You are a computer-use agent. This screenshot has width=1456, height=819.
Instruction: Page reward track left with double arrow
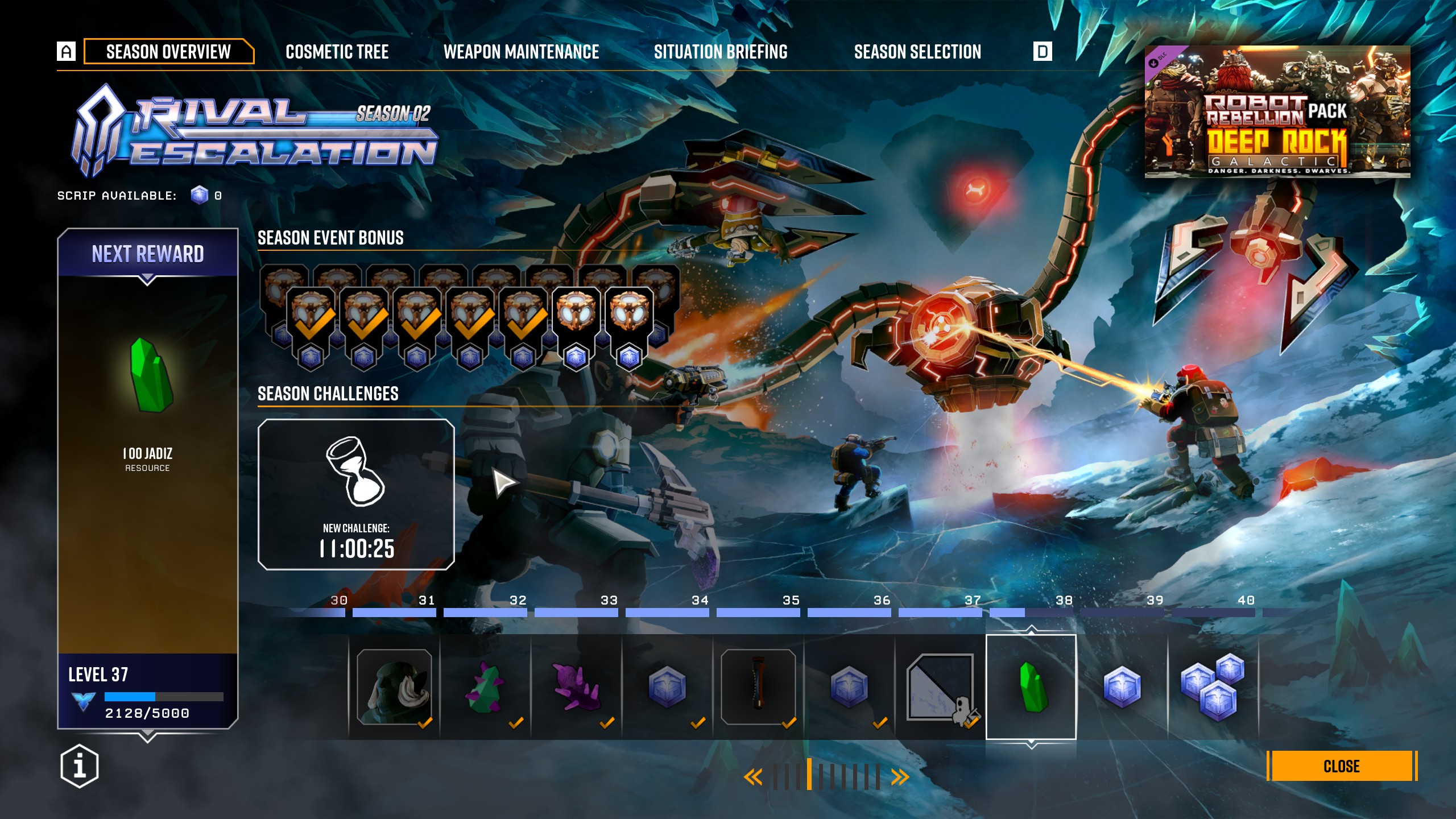(x=753, y=777)
